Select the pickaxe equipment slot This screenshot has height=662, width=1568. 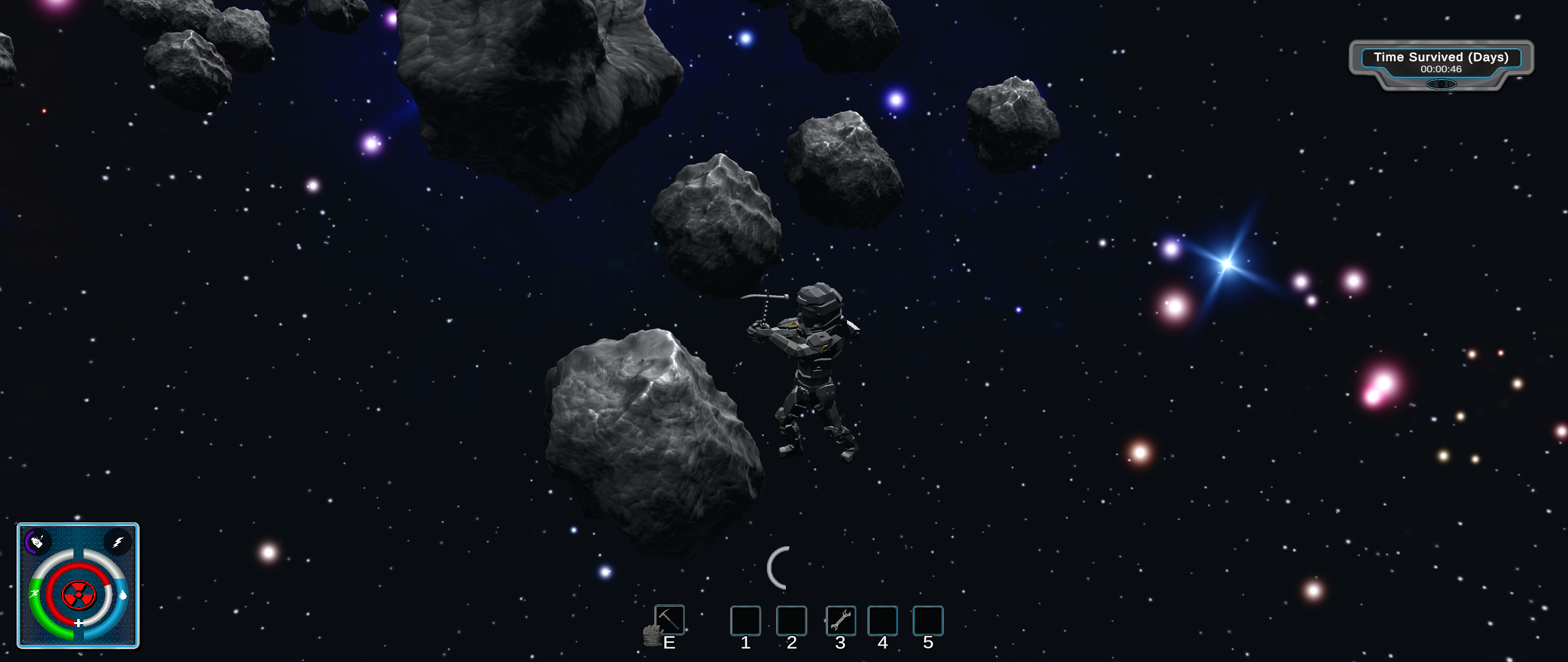(x=669, y=619)
